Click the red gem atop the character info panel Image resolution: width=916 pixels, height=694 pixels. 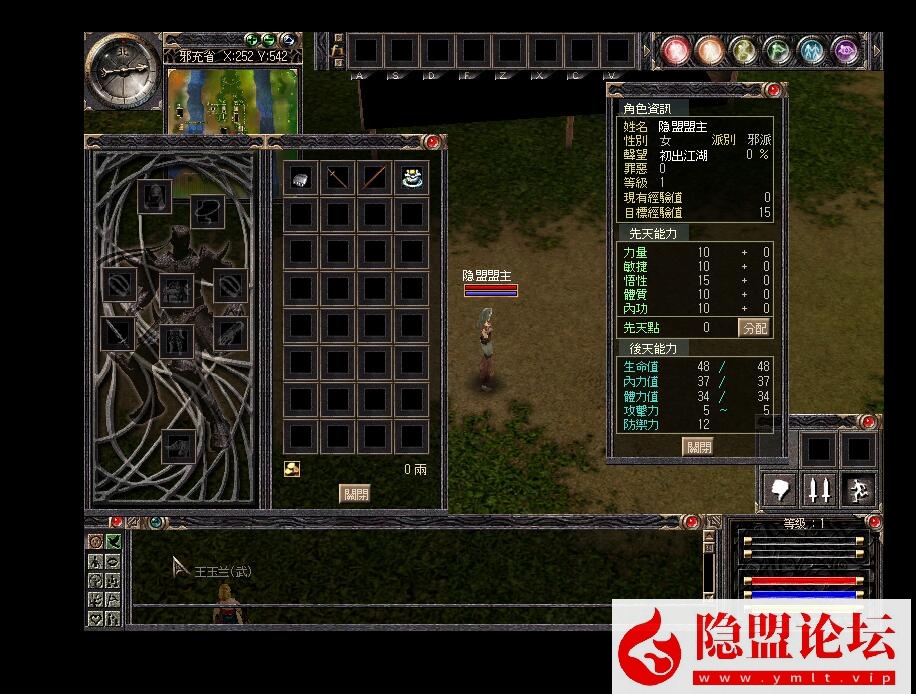point(773,90)
